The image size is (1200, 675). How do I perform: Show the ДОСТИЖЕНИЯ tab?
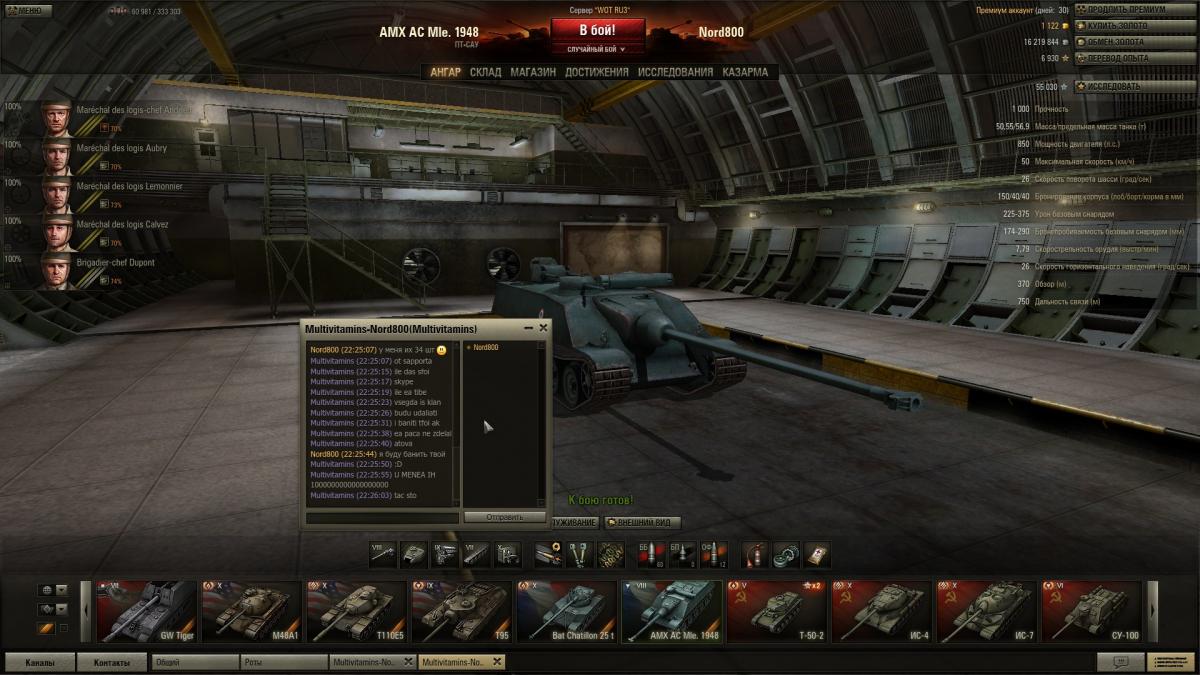pos(596,72)
